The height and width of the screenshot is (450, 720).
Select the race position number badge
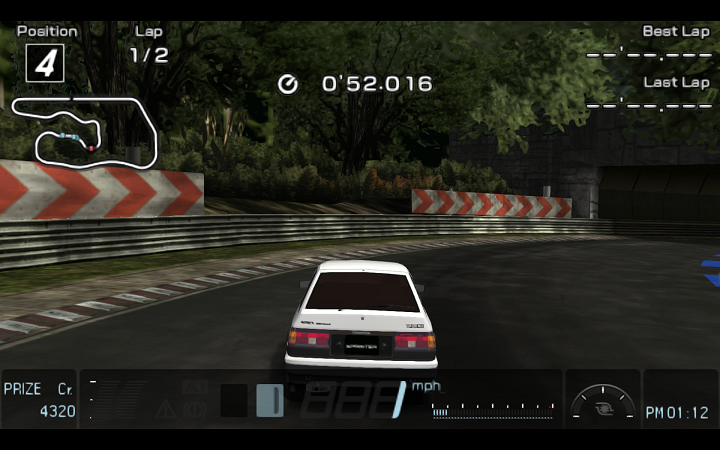pos(44,63)
